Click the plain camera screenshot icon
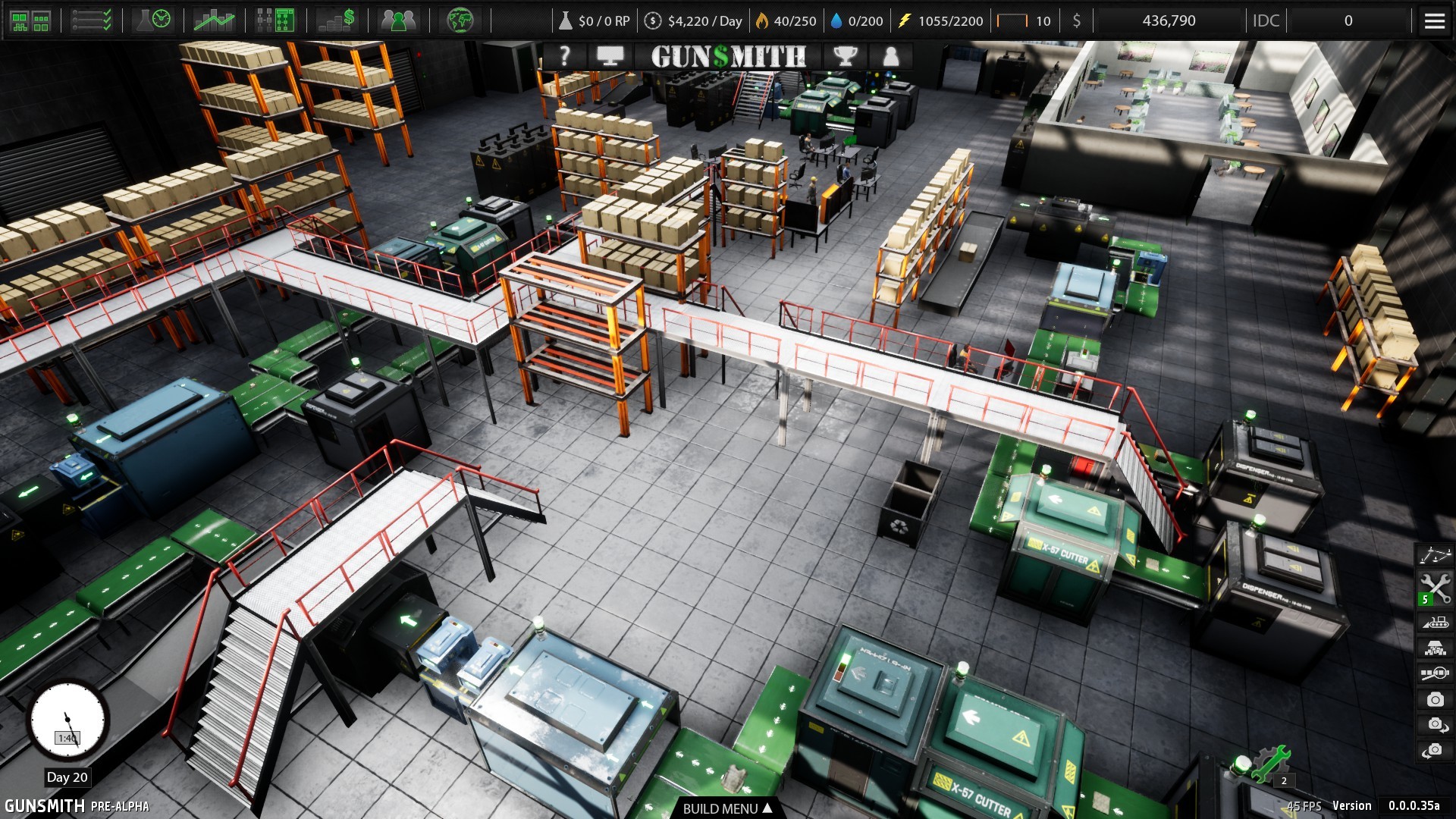 point(1435,699)
